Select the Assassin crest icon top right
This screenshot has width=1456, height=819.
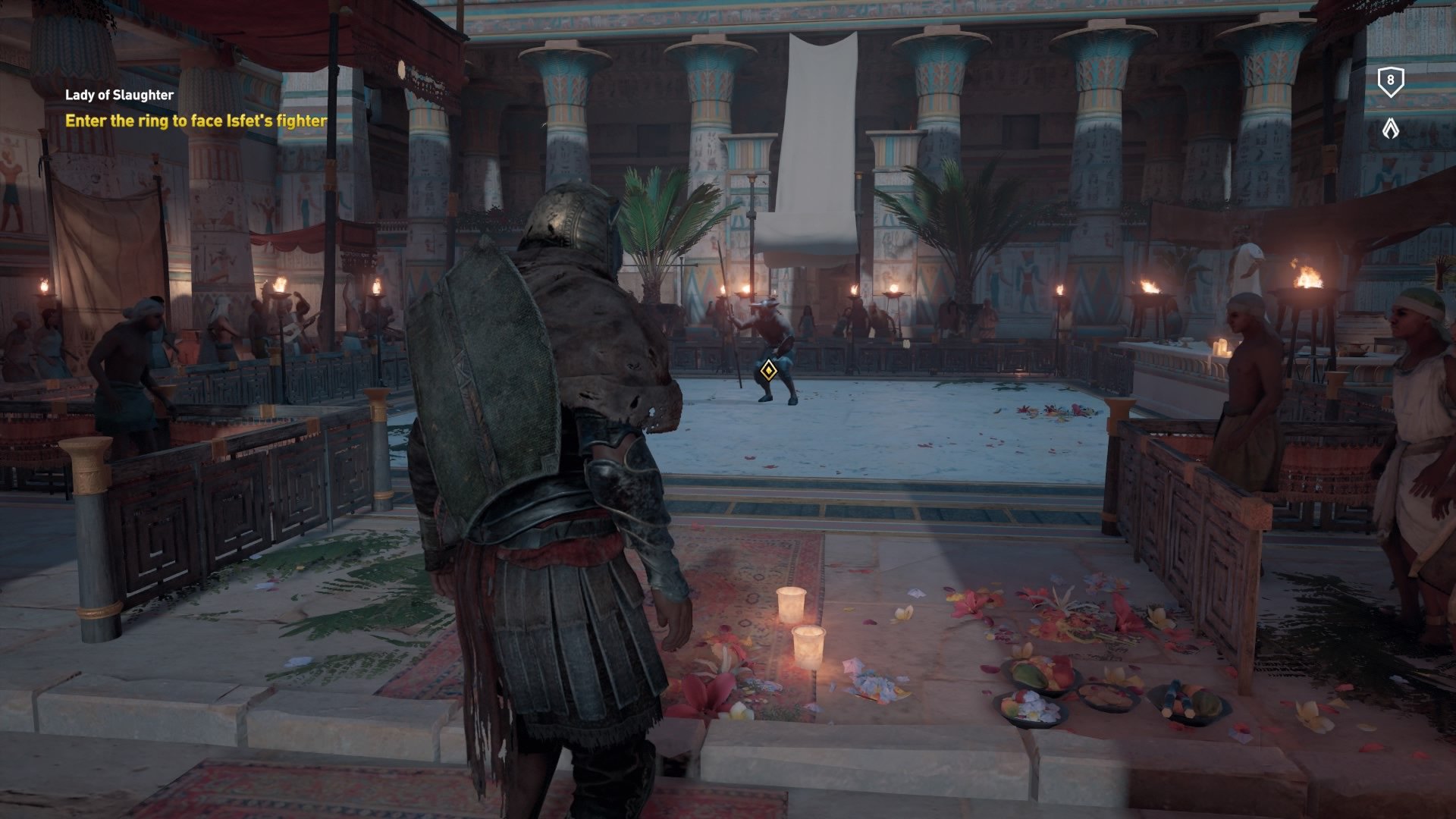coord(1391,129)
